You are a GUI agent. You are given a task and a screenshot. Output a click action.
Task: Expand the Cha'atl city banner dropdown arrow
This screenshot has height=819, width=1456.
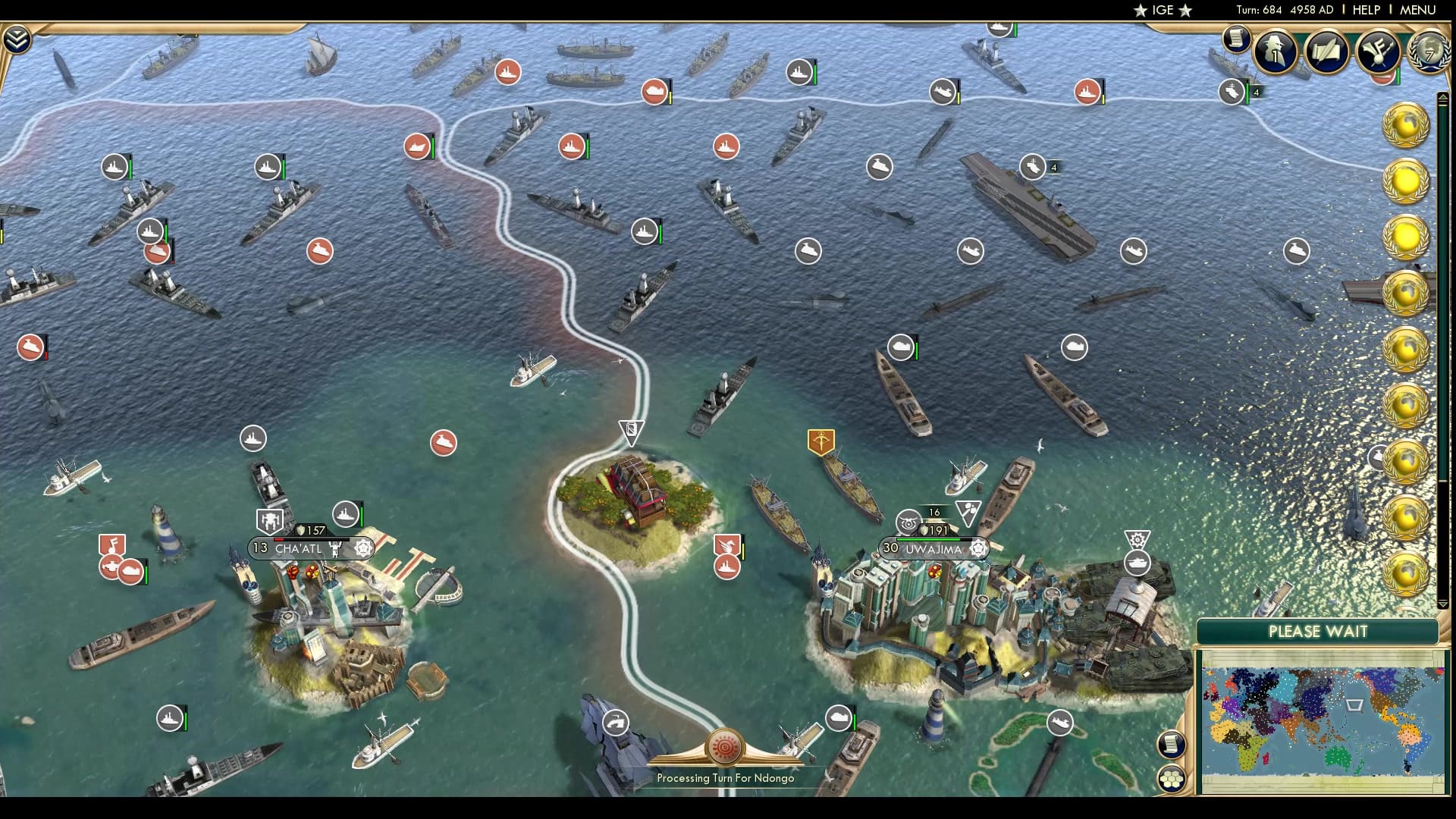pyautogui.click(x=365, y=548)
